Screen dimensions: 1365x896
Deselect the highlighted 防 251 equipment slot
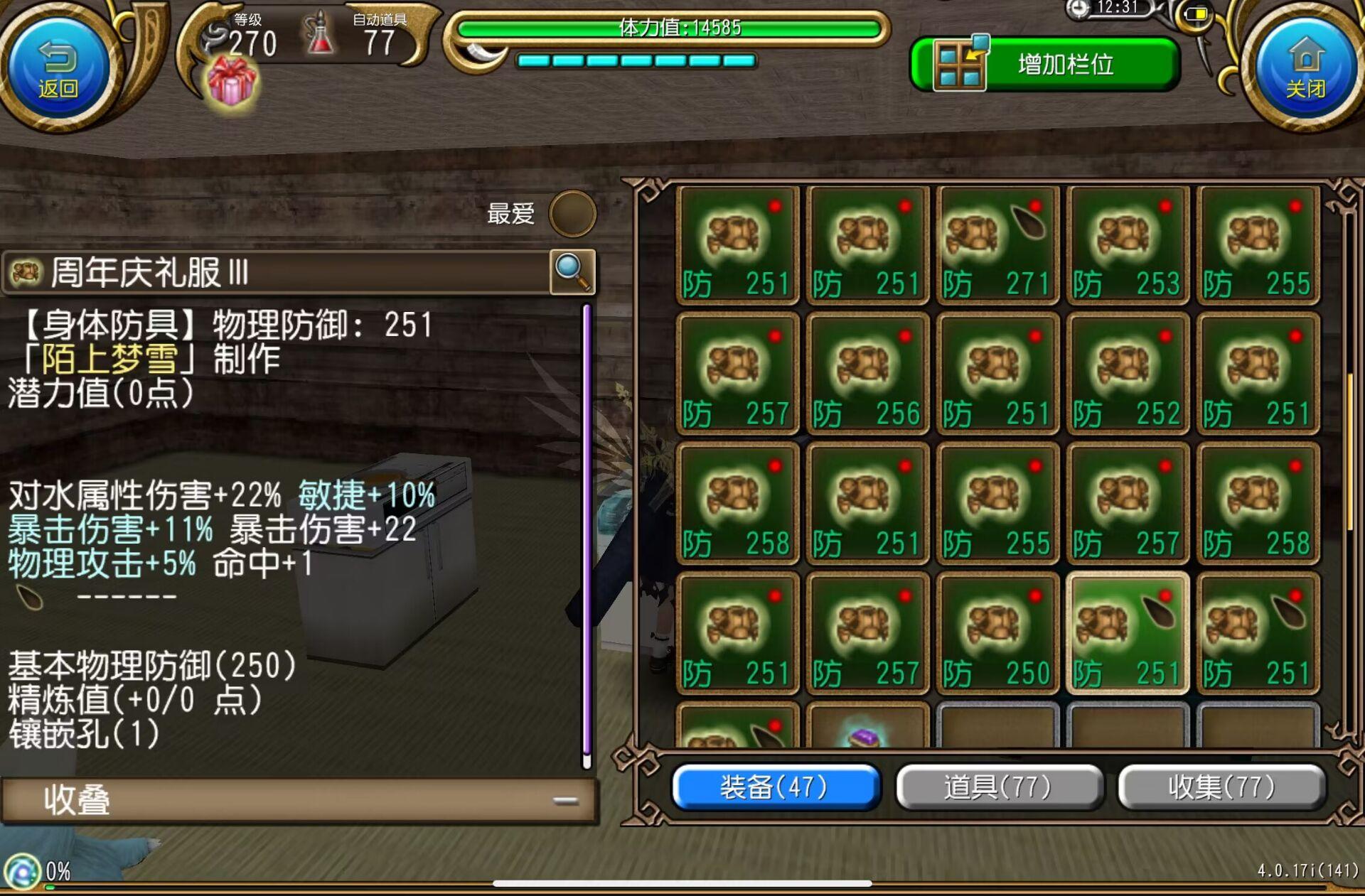[1128, 632]
